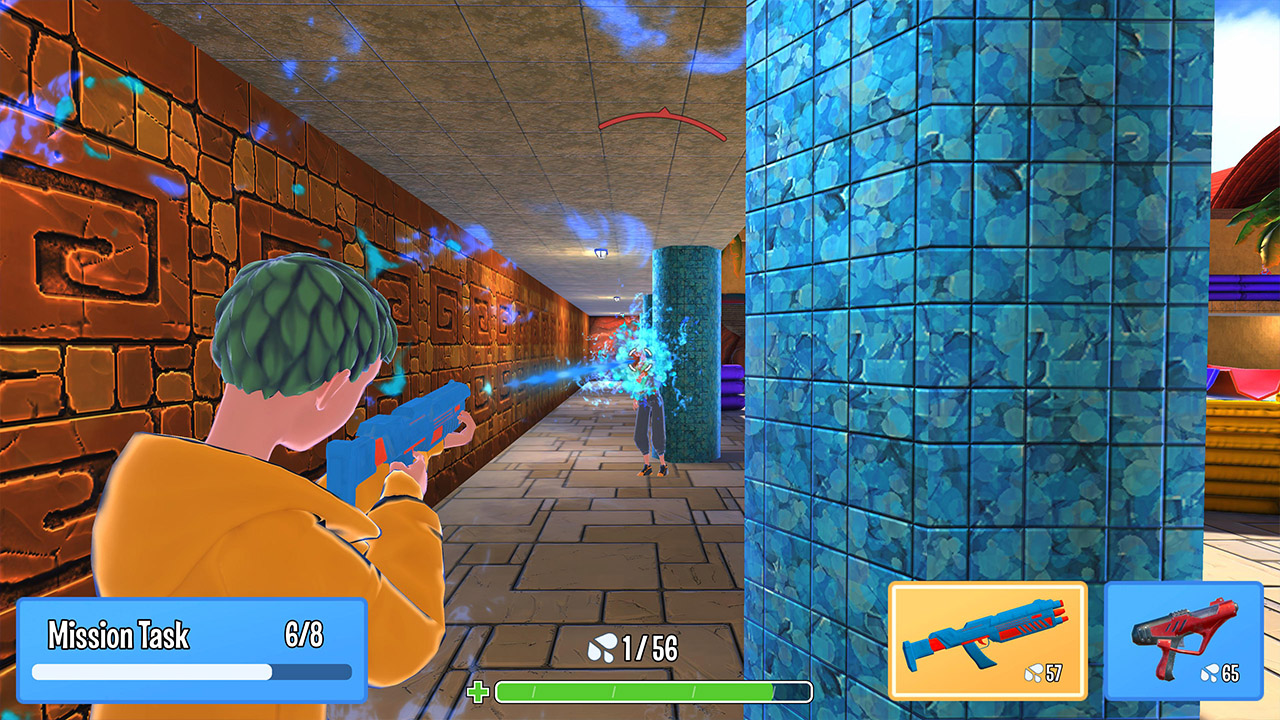Open the 6/8 task counter details
This screenshot has height=720, width=1280.
pos(303,632)
